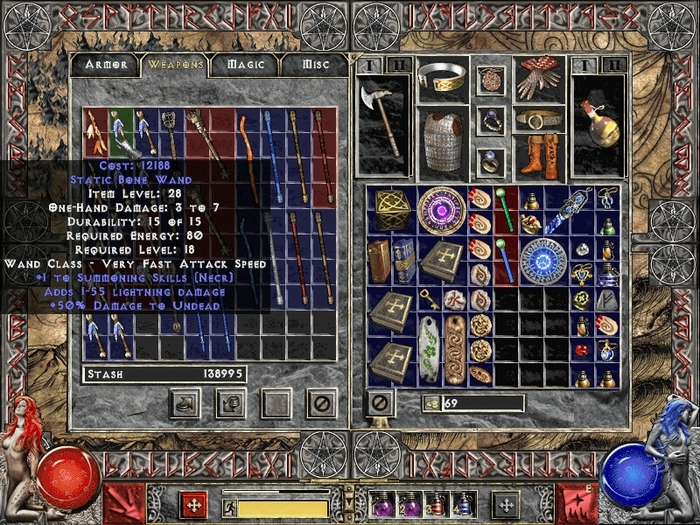Pick up the Horadric Cube

pos(393,209)
